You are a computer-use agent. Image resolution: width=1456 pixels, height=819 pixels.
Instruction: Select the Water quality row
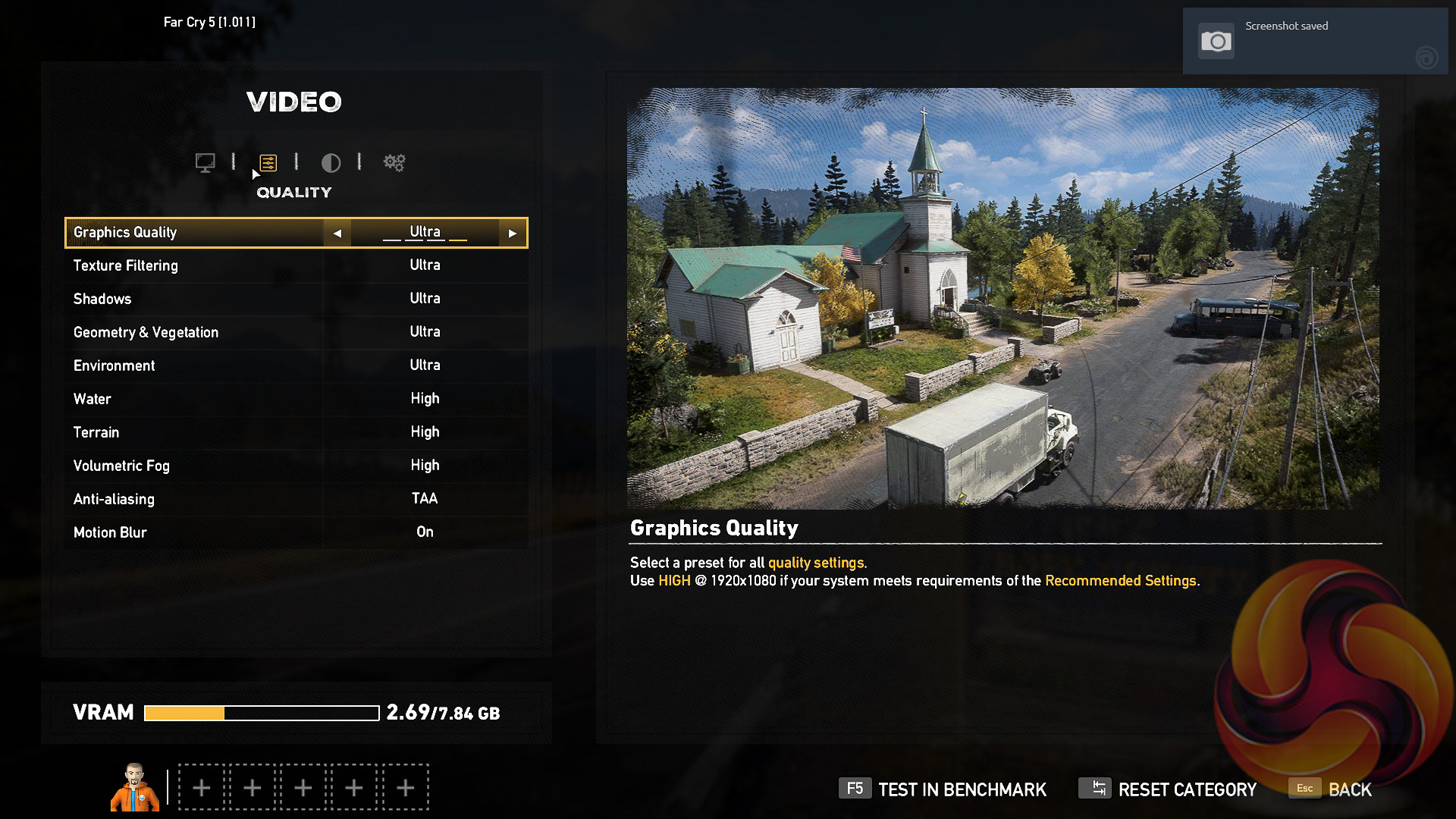(296, 399)
